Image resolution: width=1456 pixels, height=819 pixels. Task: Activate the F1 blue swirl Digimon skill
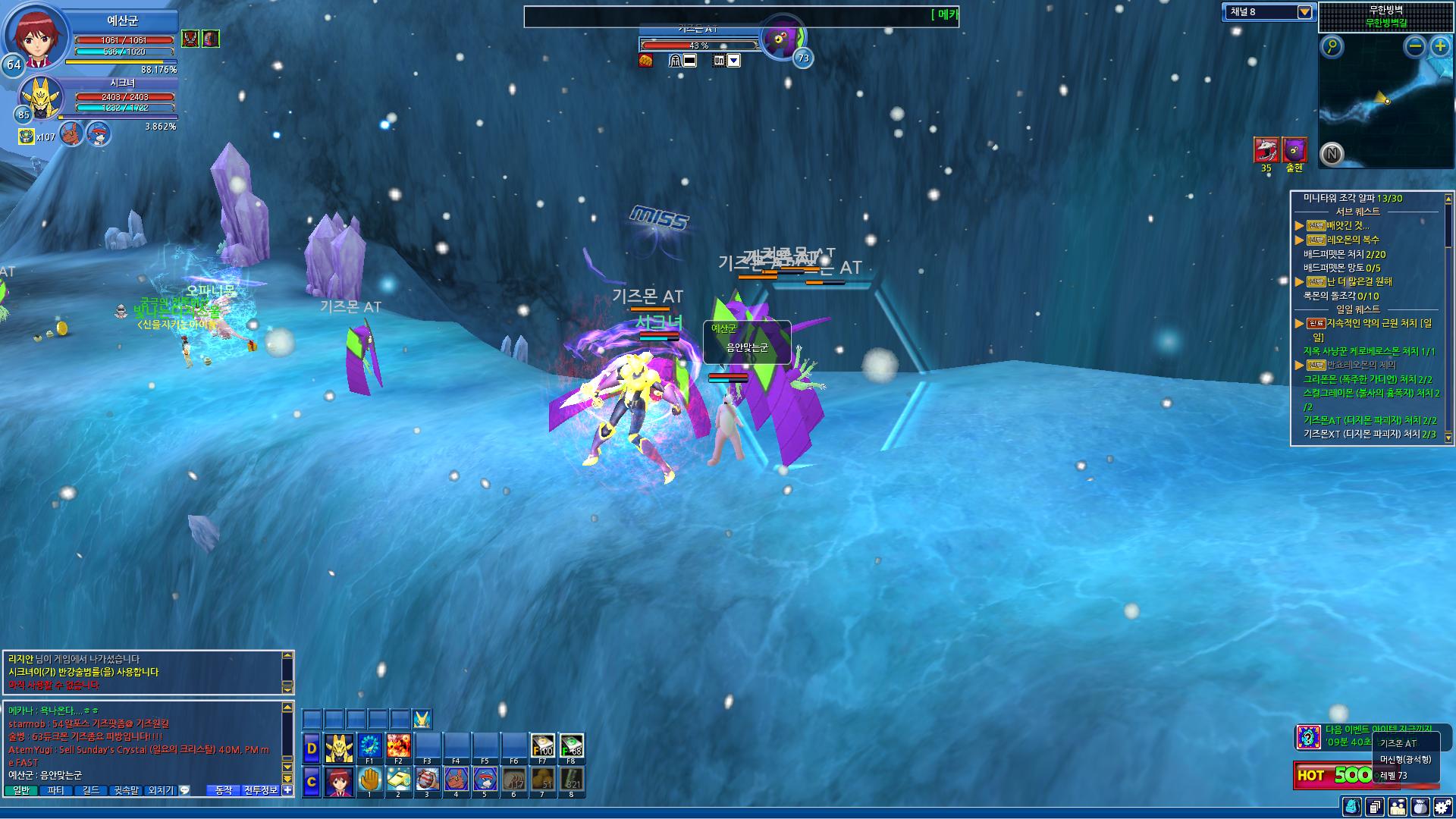369,746
